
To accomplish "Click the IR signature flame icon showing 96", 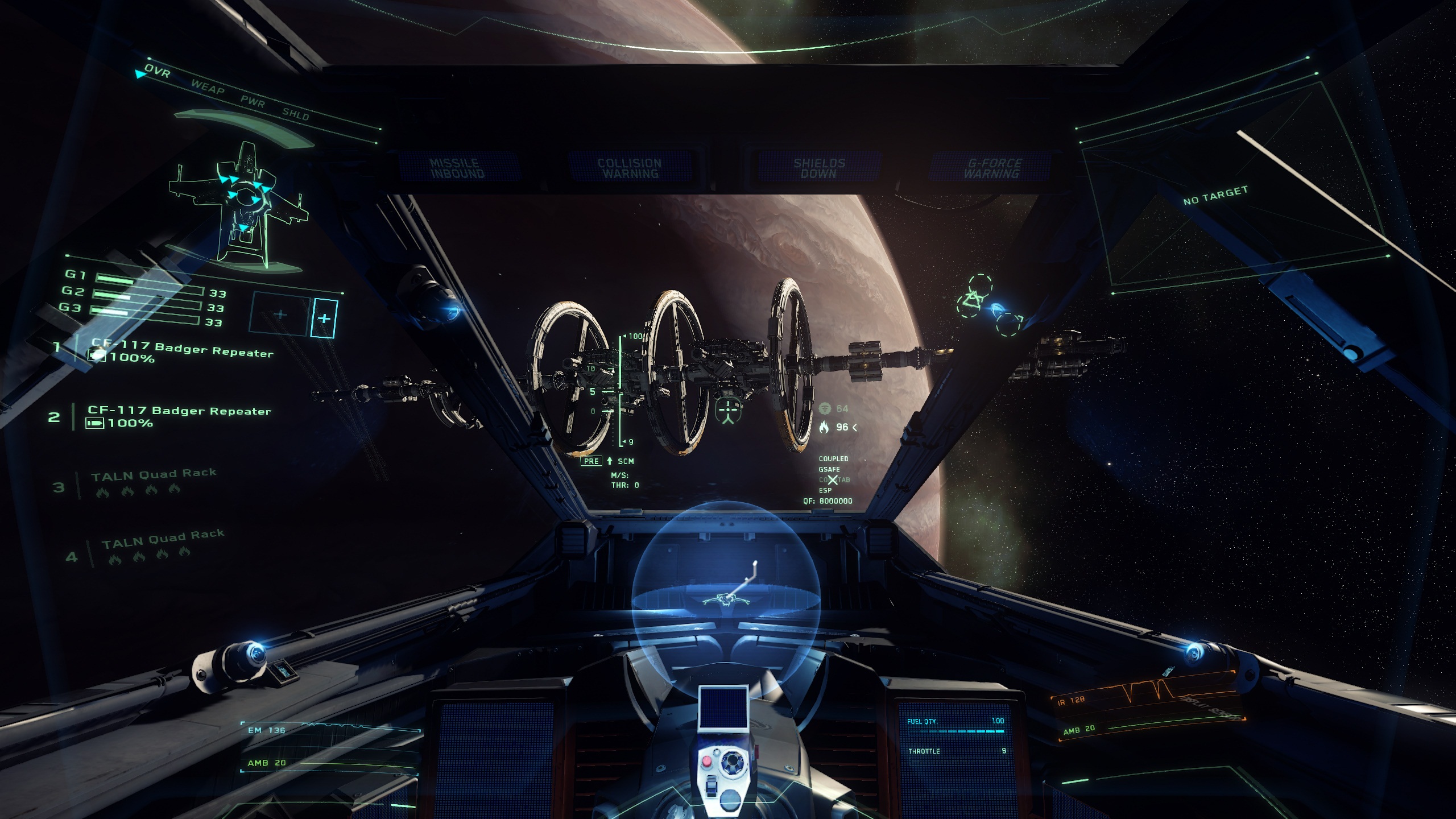I will [x=824, y=427].
